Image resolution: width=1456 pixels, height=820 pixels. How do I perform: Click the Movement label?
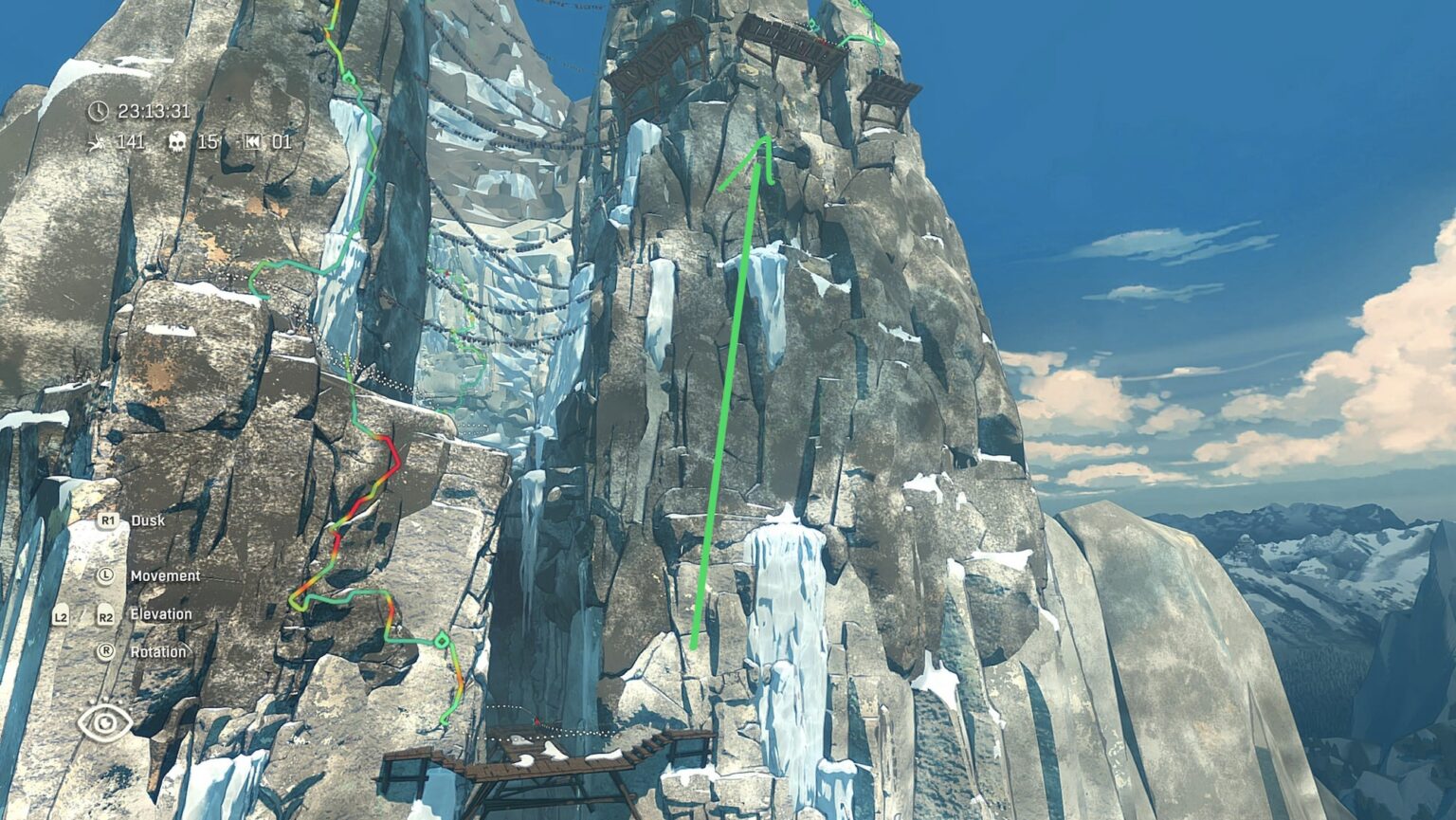click(x=166, y=576)
